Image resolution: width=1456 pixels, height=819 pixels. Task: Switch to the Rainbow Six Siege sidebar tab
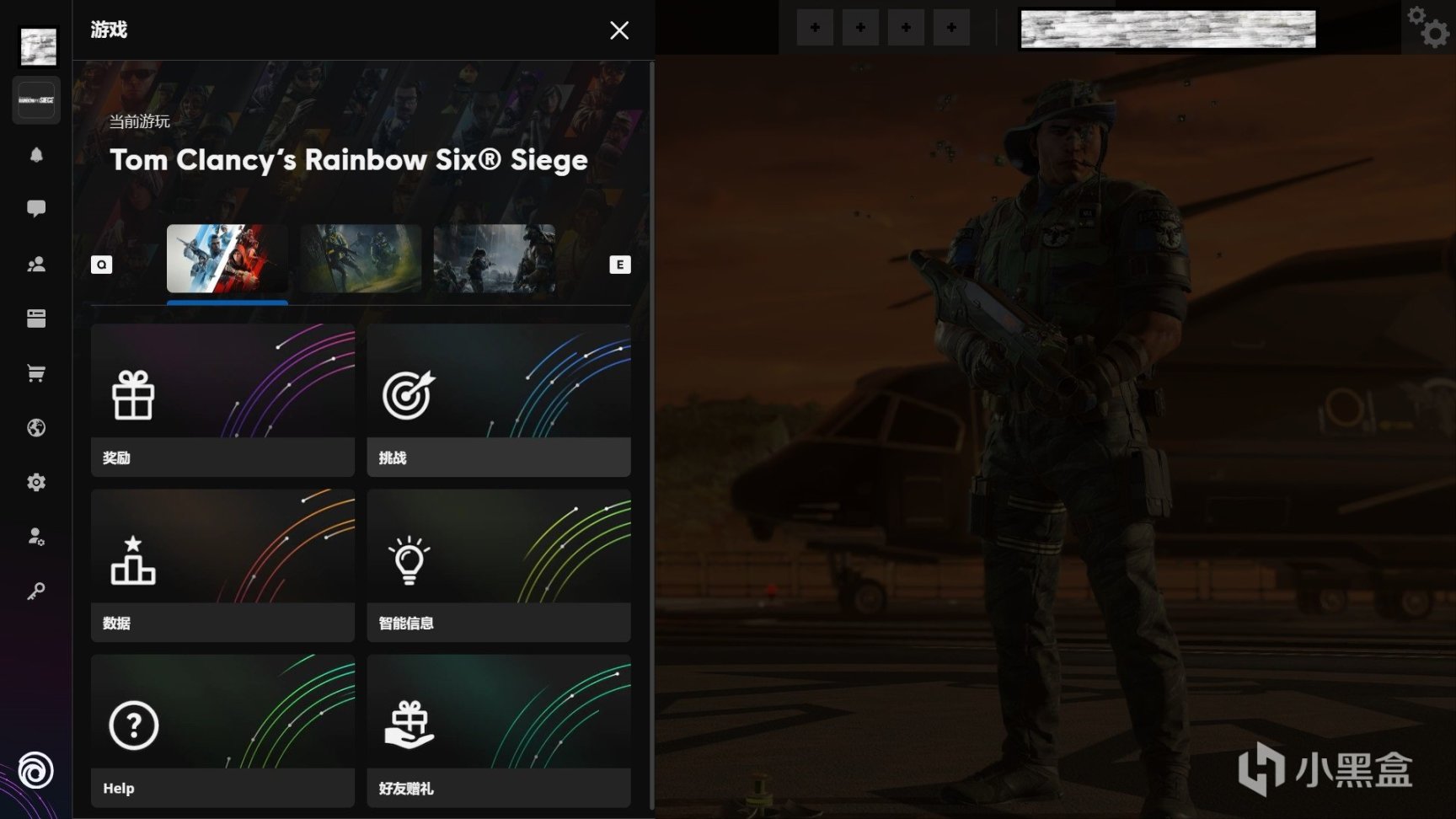35,99
